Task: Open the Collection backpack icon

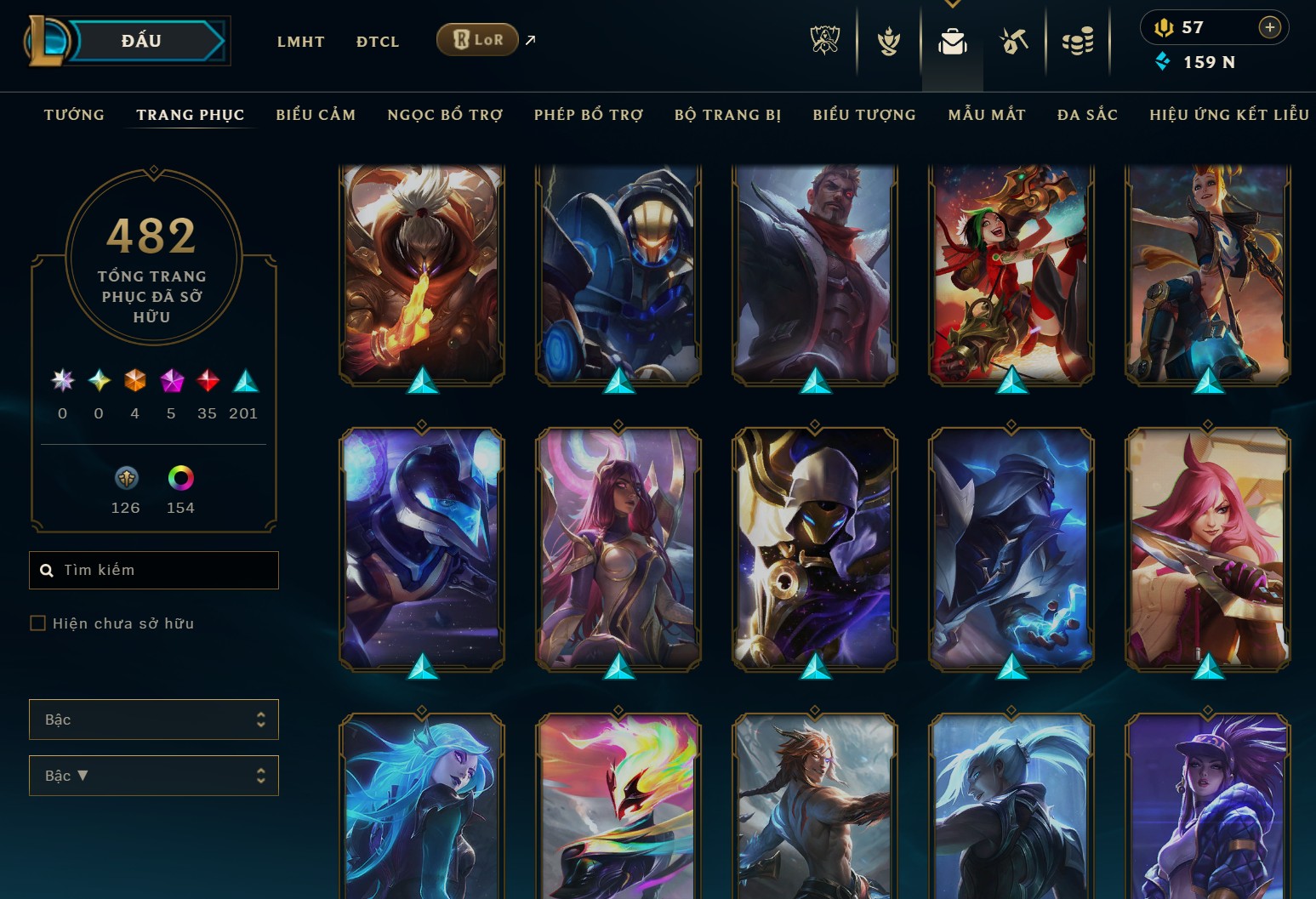Action: click(953, 40)
